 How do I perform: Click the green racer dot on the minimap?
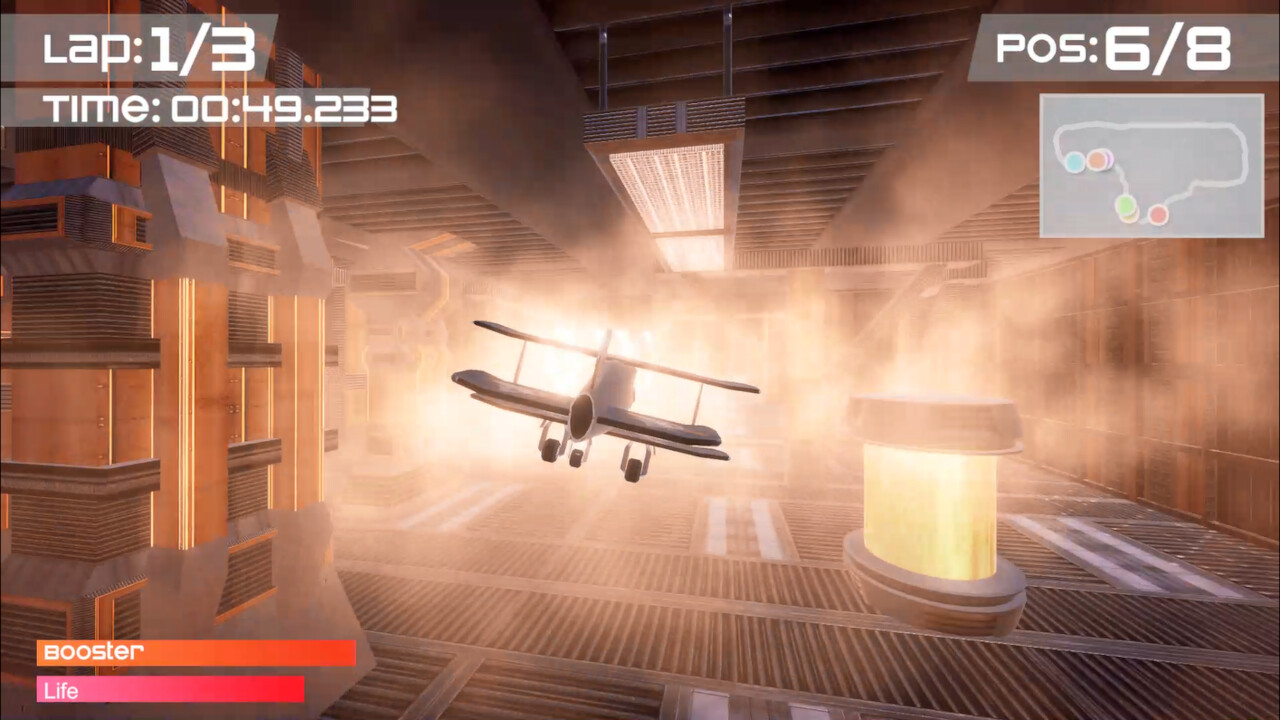click(1125, 203)
